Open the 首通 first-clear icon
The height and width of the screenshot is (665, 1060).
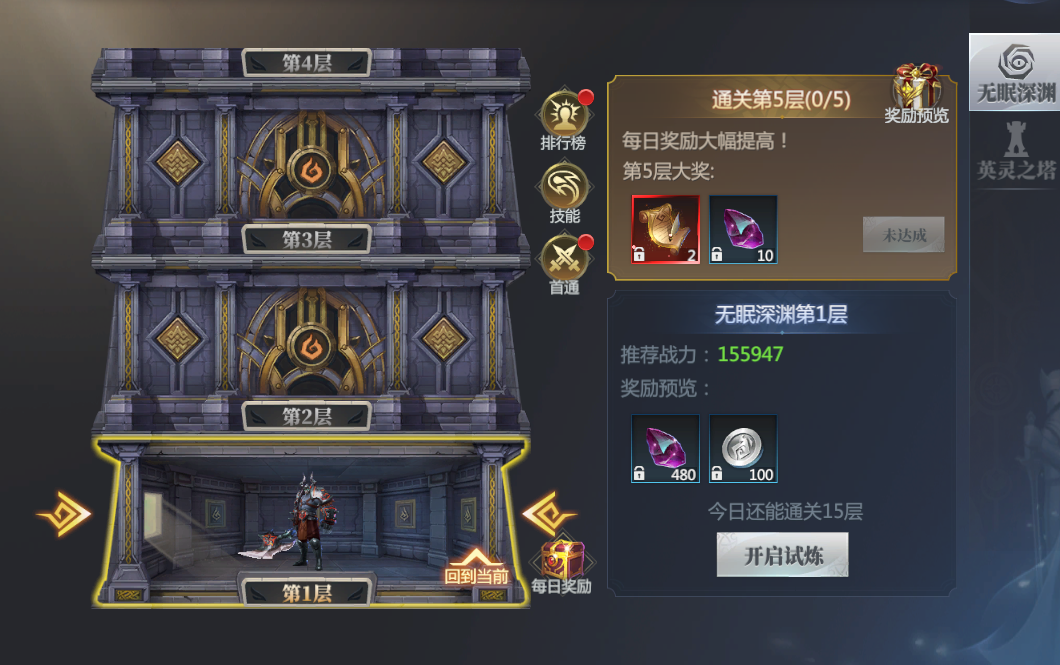[x=563, y=262]
